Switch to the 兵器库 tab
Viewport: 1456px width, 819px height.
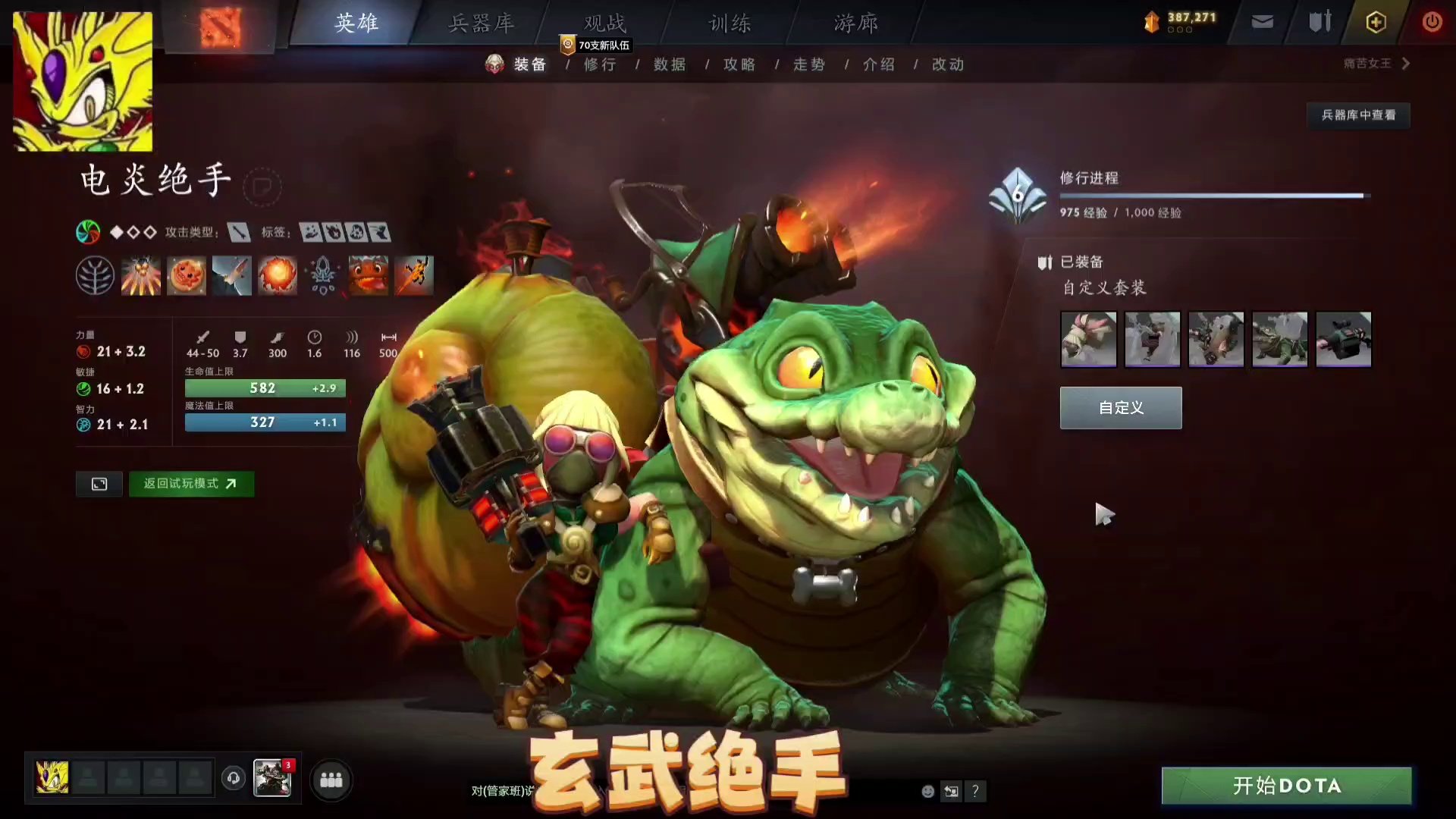pos(482,24)
